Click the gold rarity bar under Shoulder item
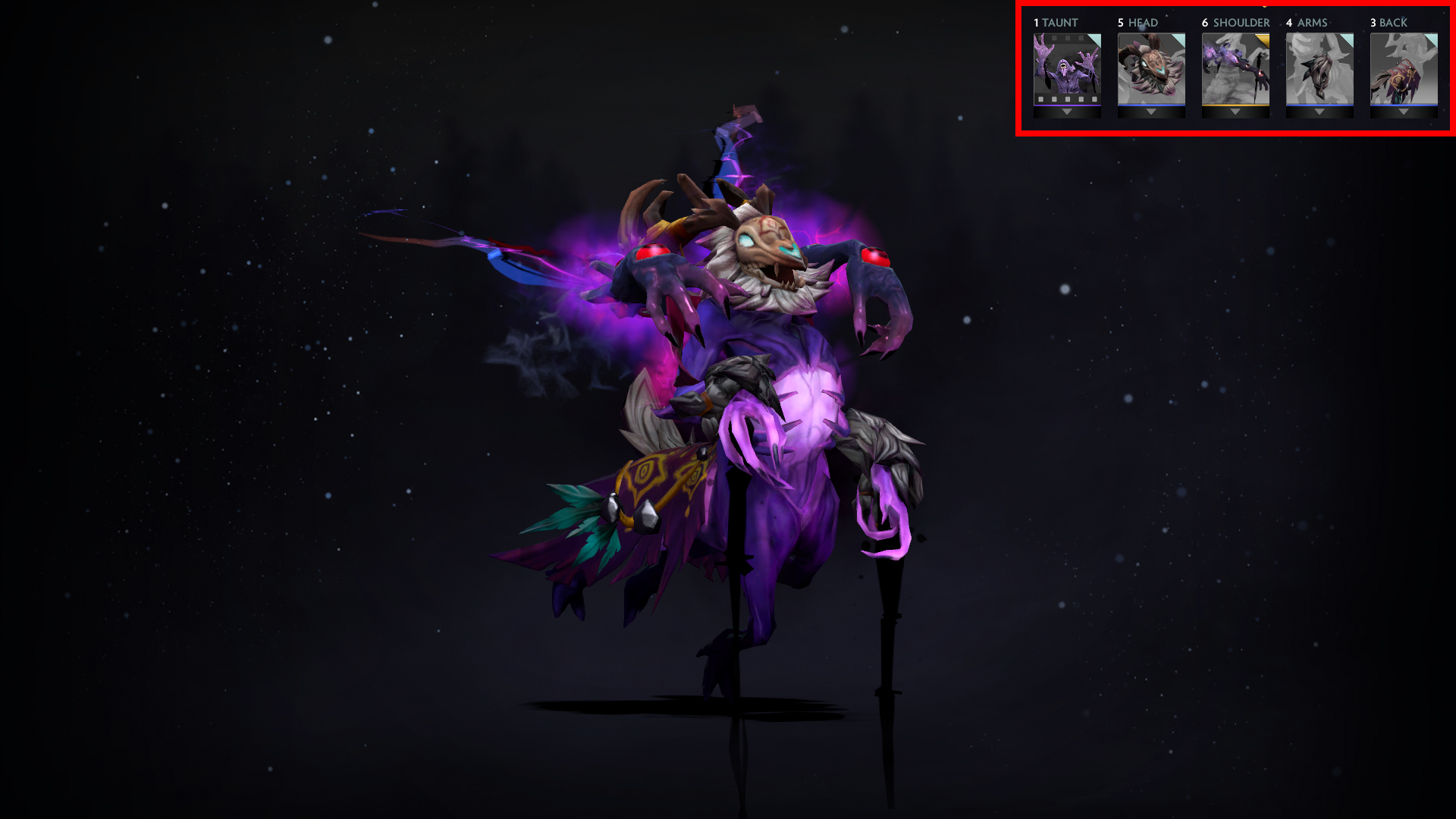This screenshot has height=819, width=1456. click(1235, 104)
